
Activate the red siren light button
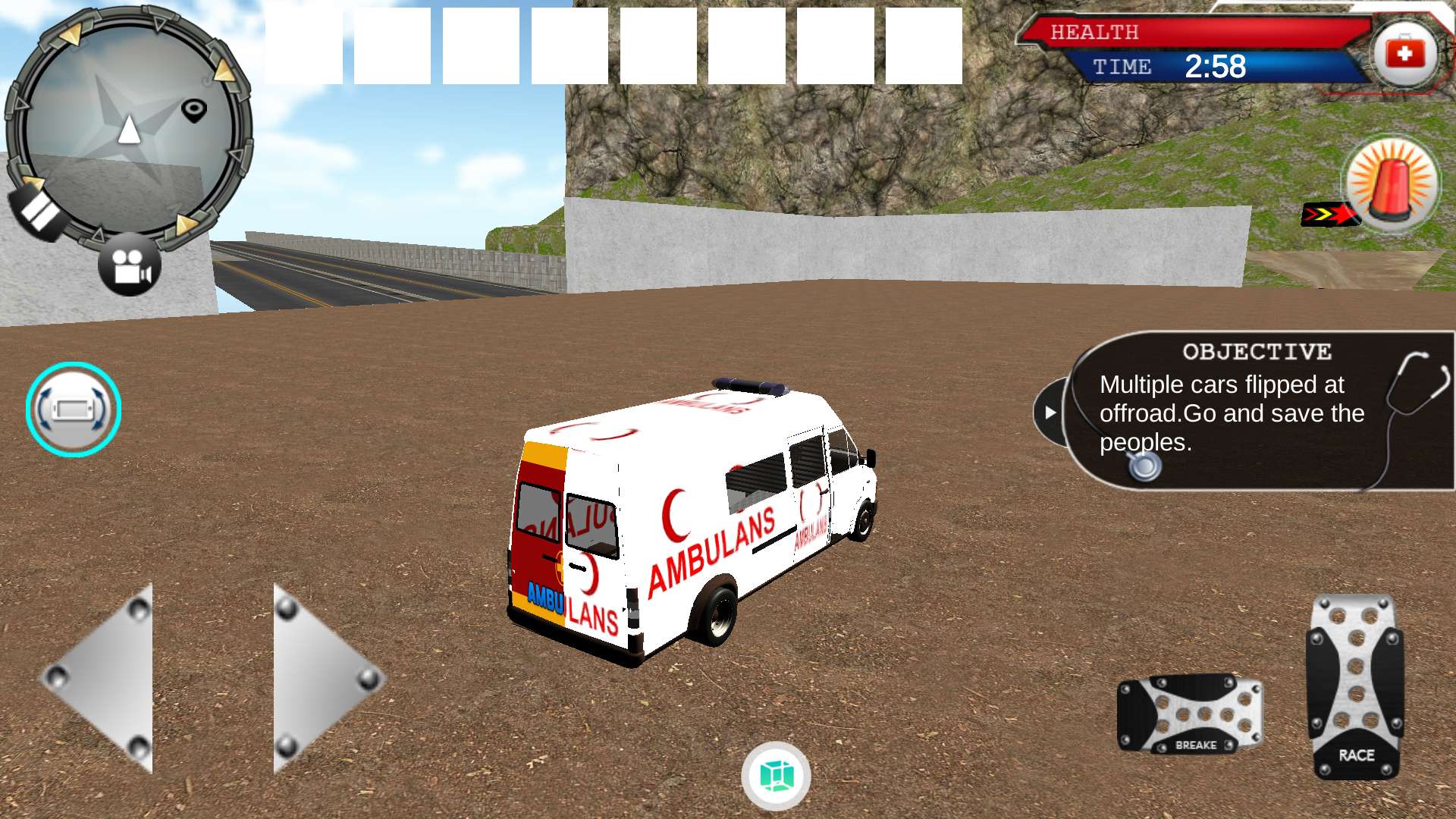pos(1392,184)
